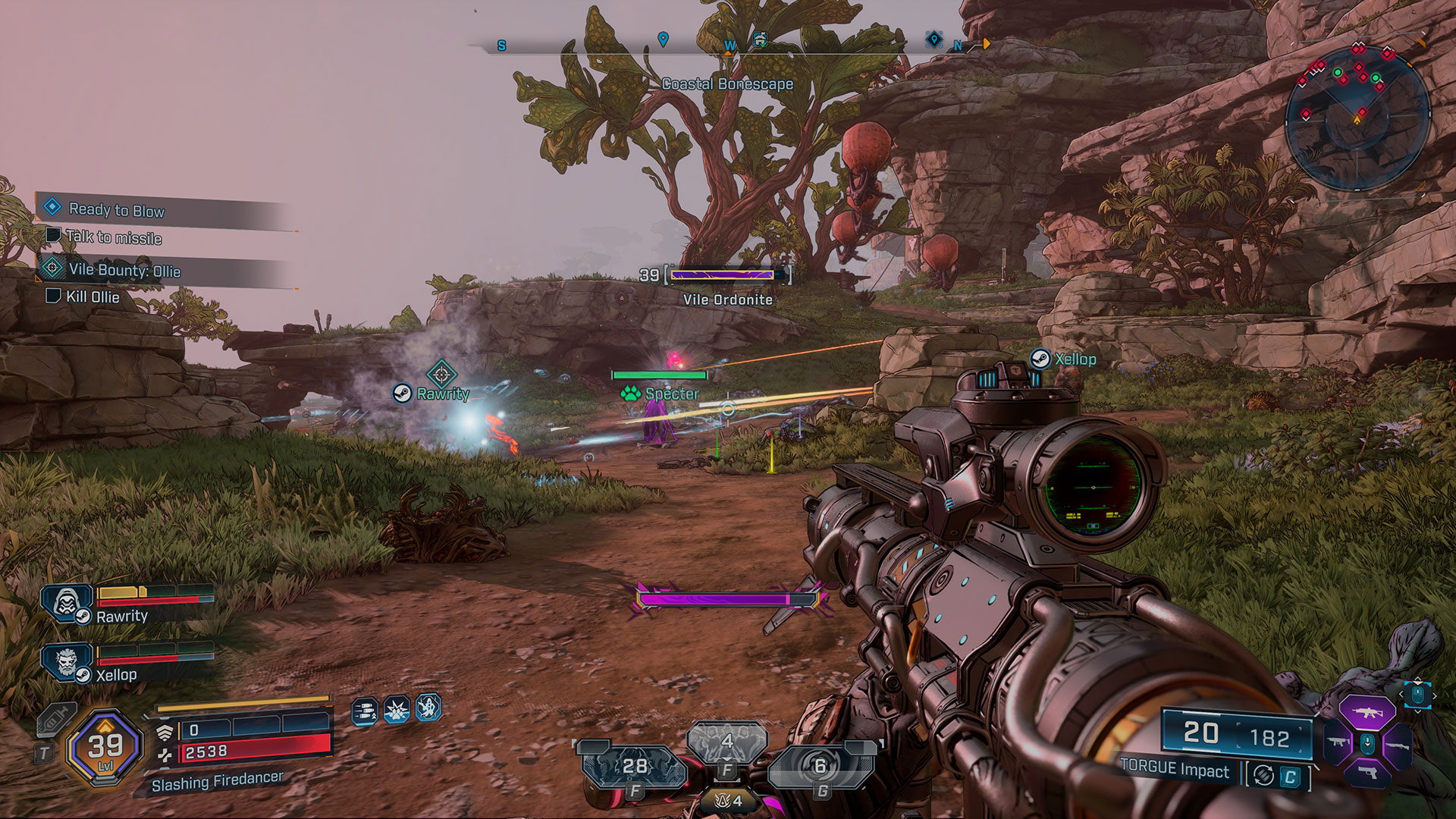This screenshot has height=819, width=1456.
Task: Click the compass bar at top
Action: pos(728,45)
